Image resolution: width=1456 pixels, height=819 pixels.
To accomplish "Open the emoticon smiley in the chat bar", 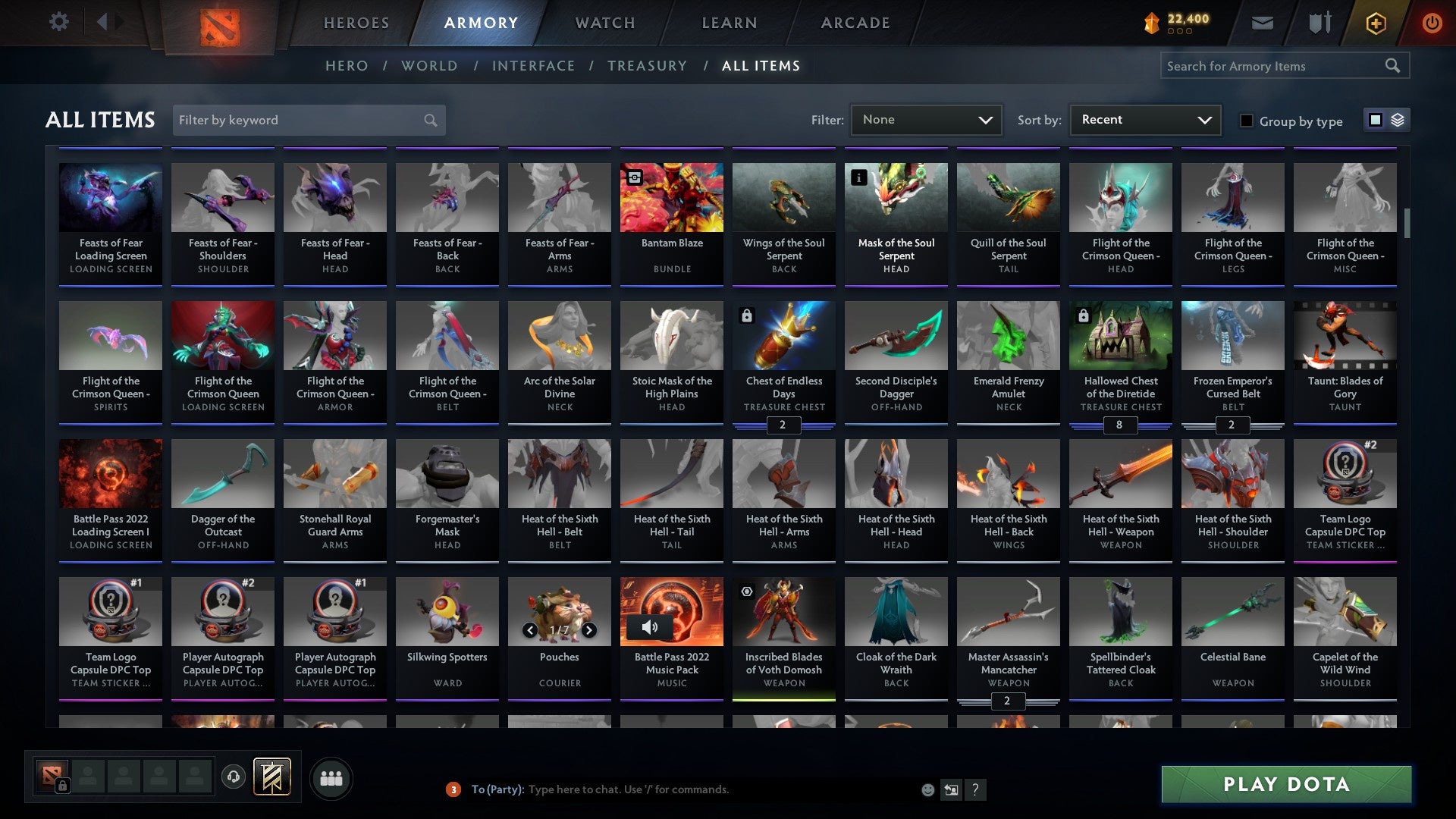I will click(927, 789).
